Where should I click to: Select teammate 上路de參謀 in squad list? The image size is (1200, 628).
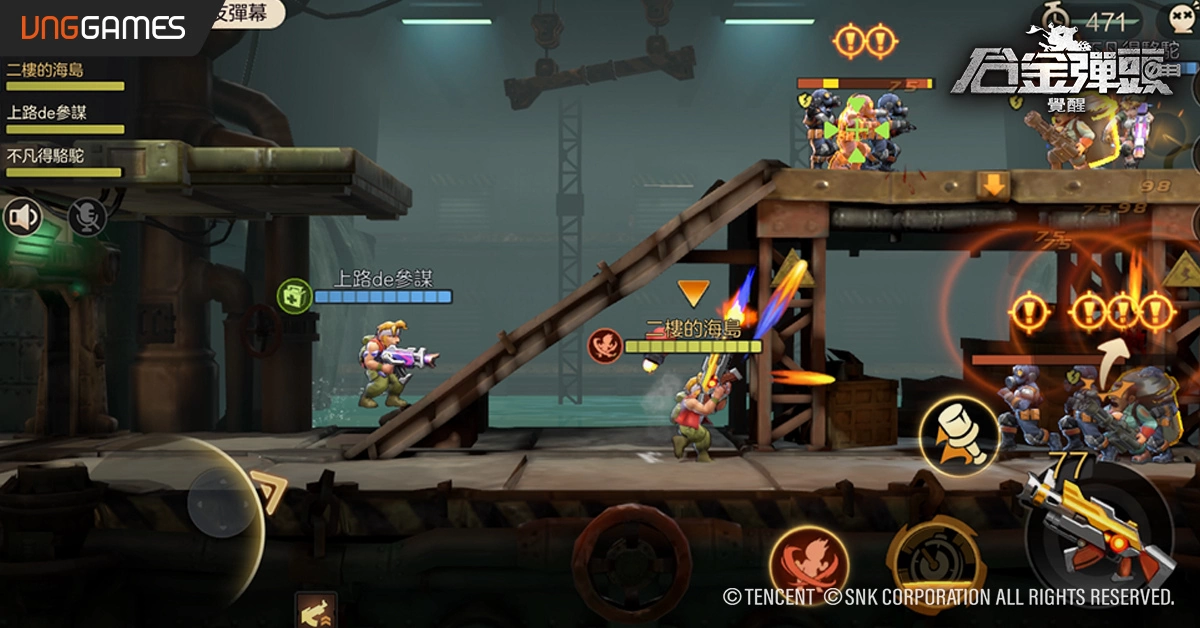point(48,113)
